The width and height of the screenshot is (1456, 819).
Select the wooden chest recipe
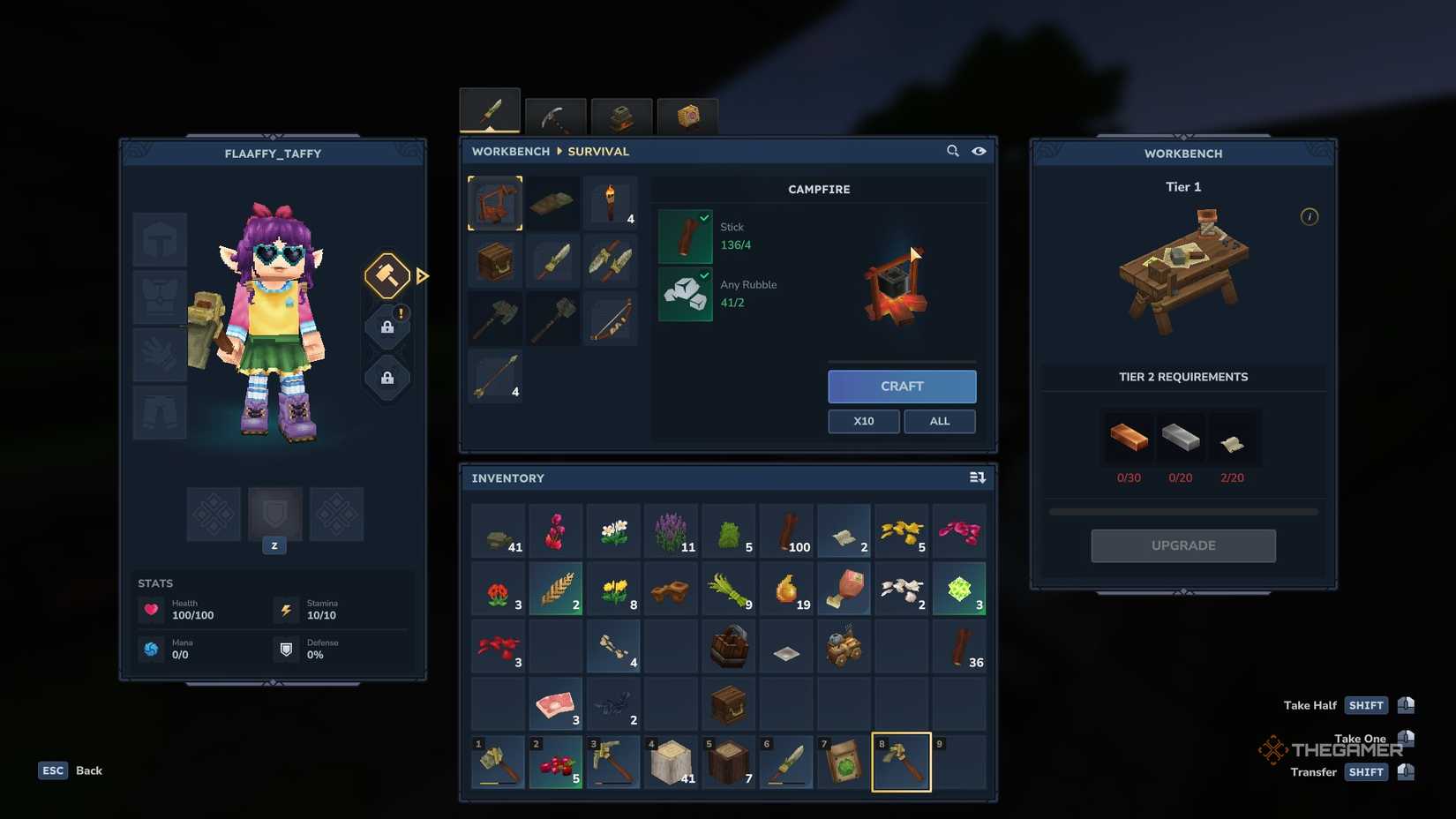coord(494,261)
